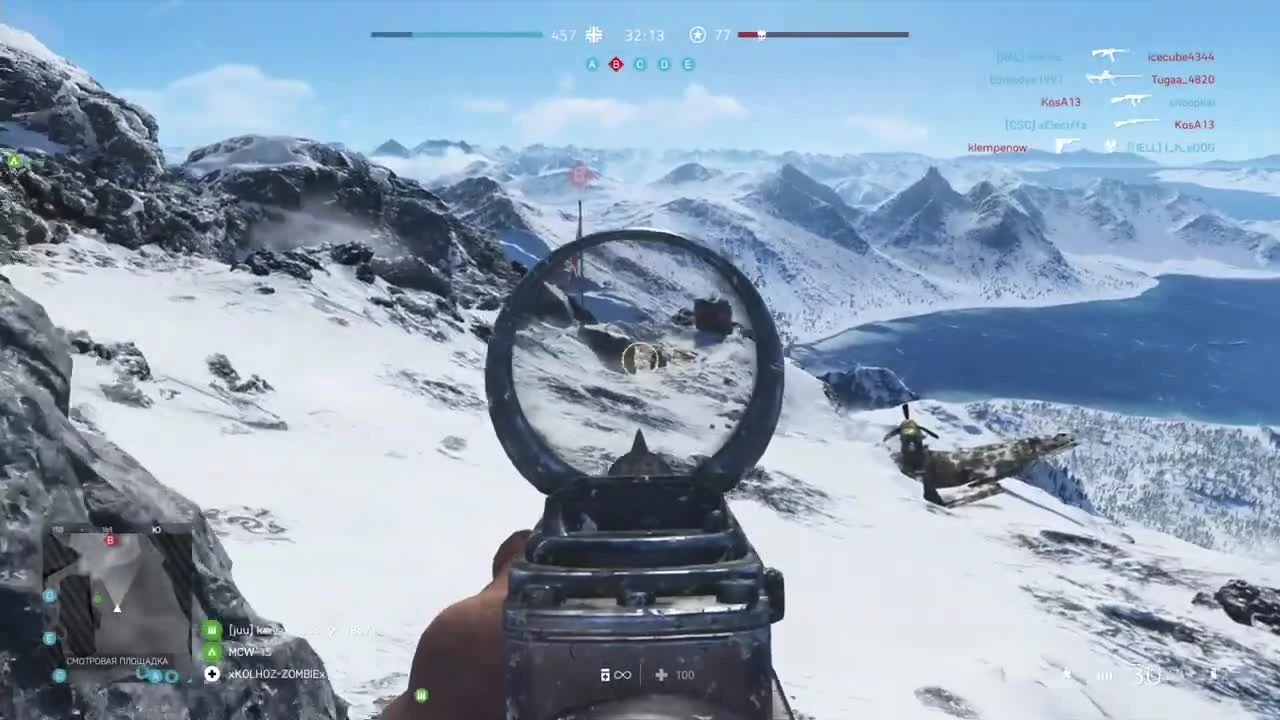
Task: Select objective C marker
Action: pyautogui.click(x=639, y=64)
